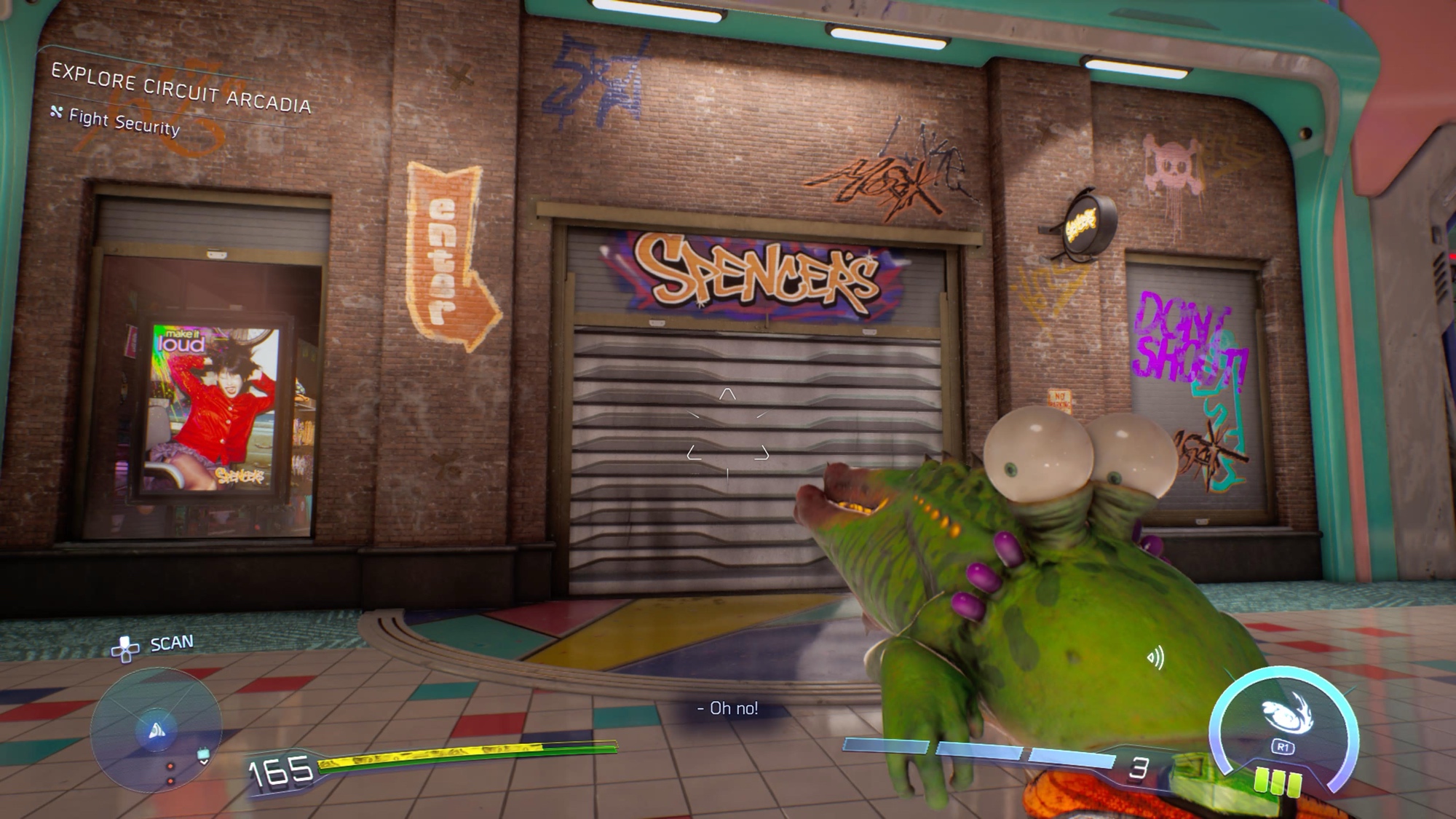Open the circular radar minimap
The image size is (1456, 819).
pyautogui.click(x=156, y=730)
